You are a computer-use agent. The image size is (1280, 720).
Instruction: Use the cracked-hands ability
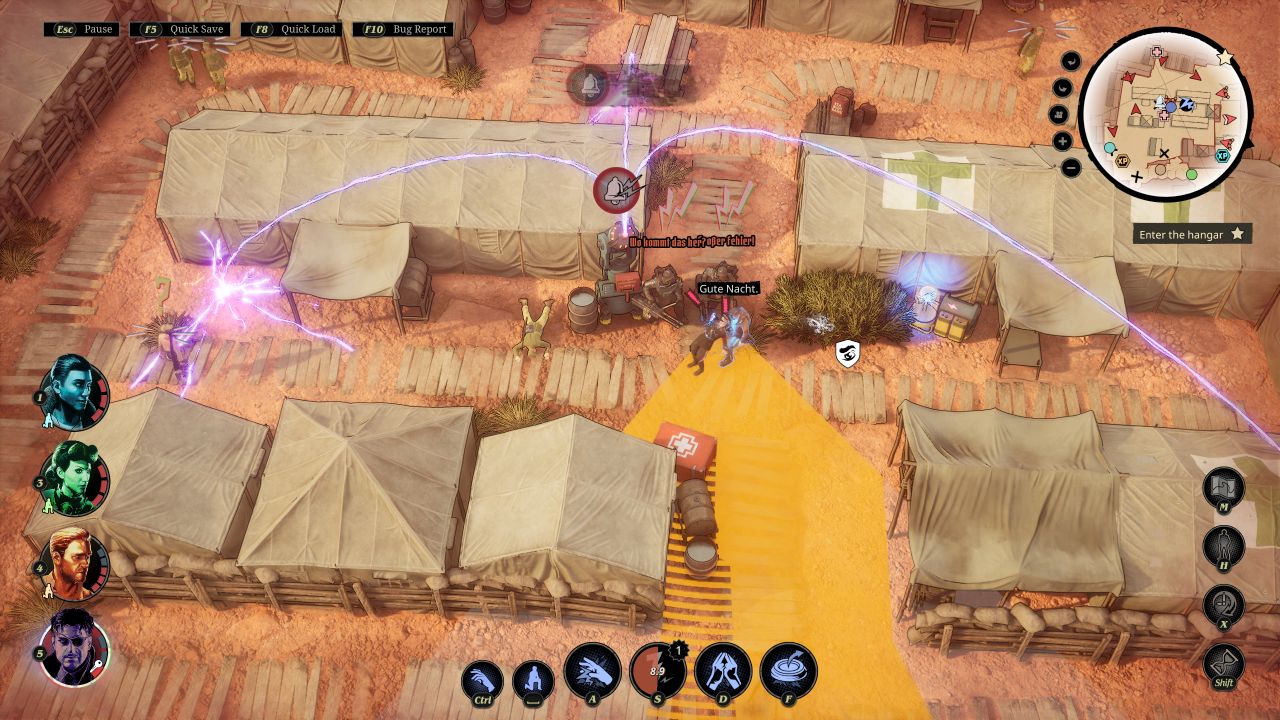point(723,669)
